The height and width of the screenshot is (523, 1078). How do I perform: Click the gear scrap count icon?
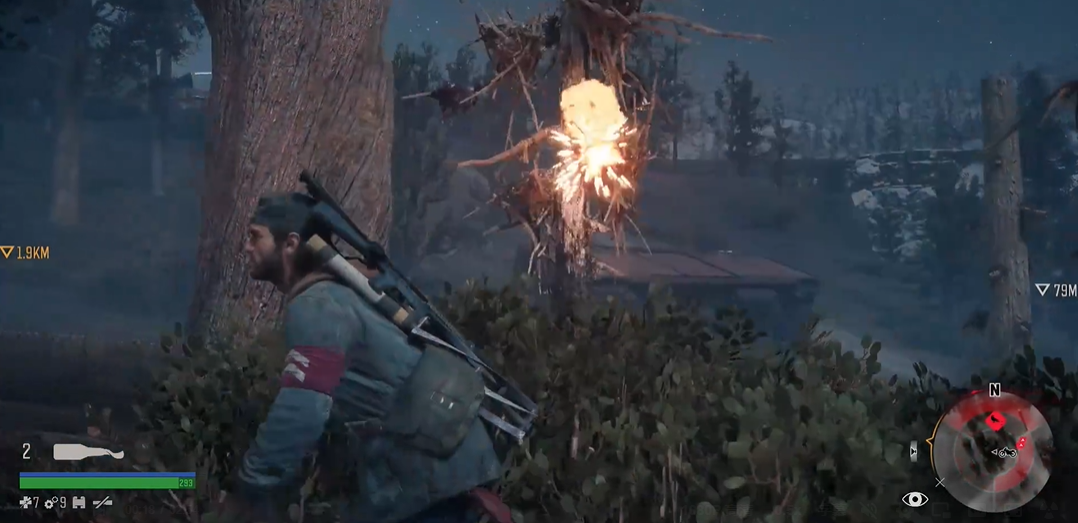(x=50, y=503)
